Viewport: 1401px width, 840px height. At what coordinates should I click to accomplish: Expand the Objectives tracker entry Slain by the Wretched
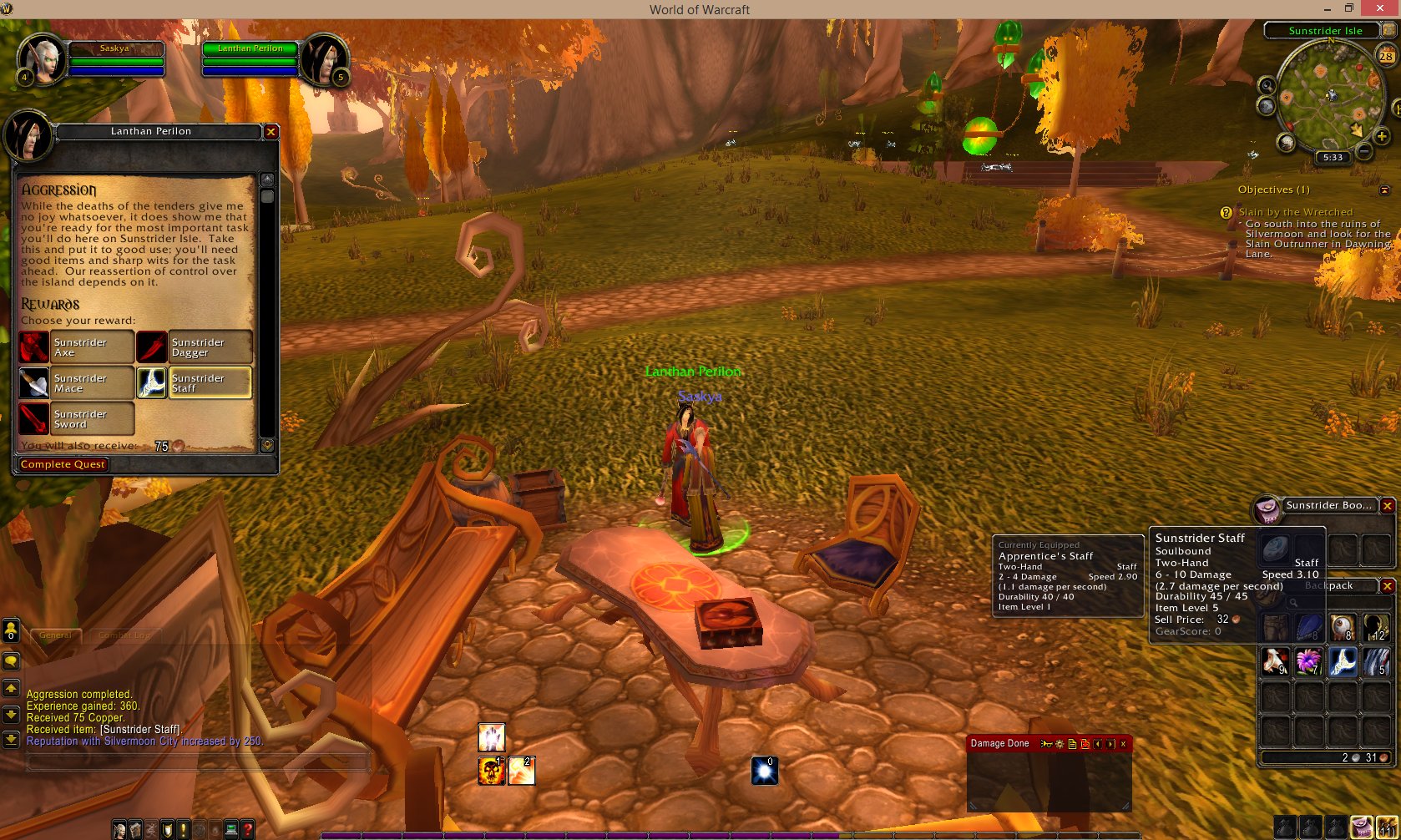pyautogui.click(x=1296, y=211)
